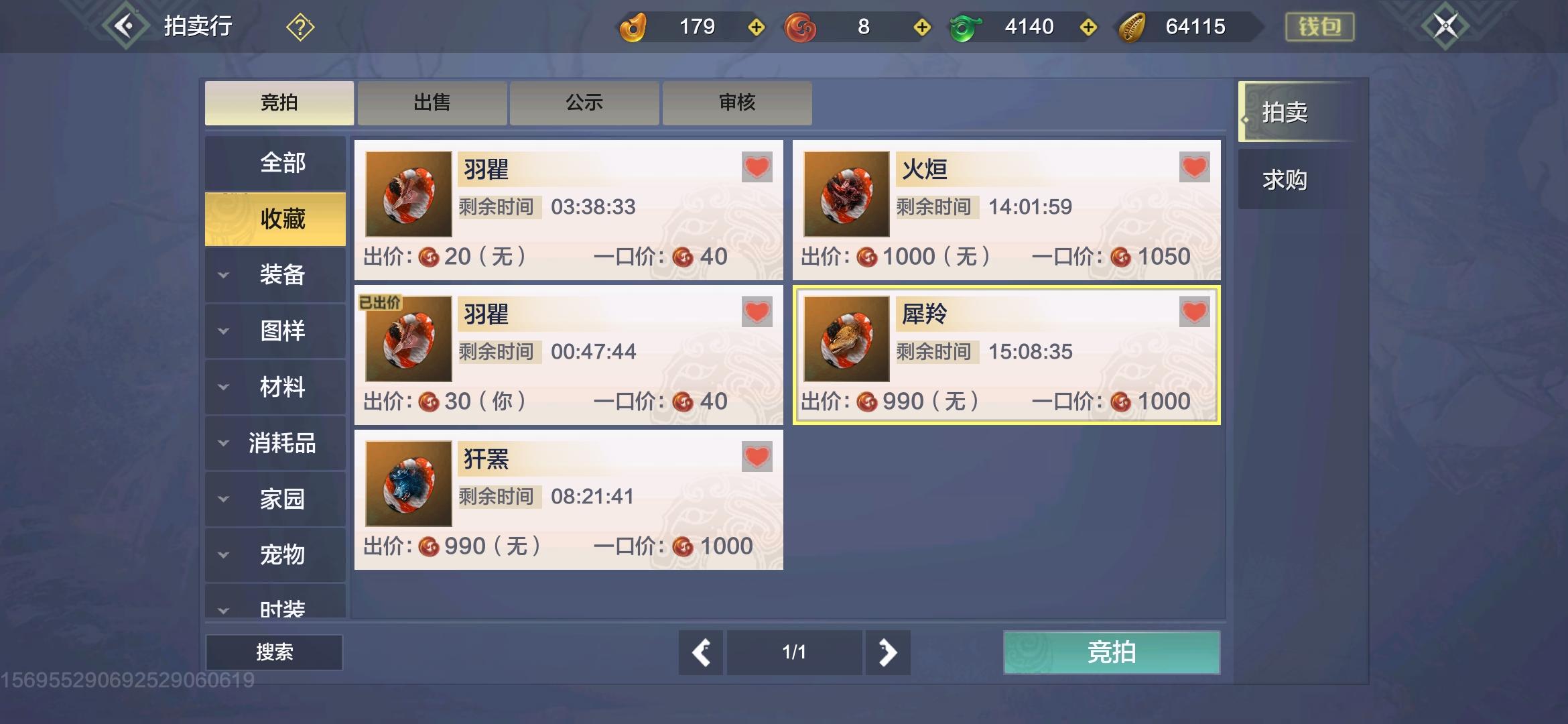Open the 公示 tab
The image size is (1568, 724).
point(584,102)
